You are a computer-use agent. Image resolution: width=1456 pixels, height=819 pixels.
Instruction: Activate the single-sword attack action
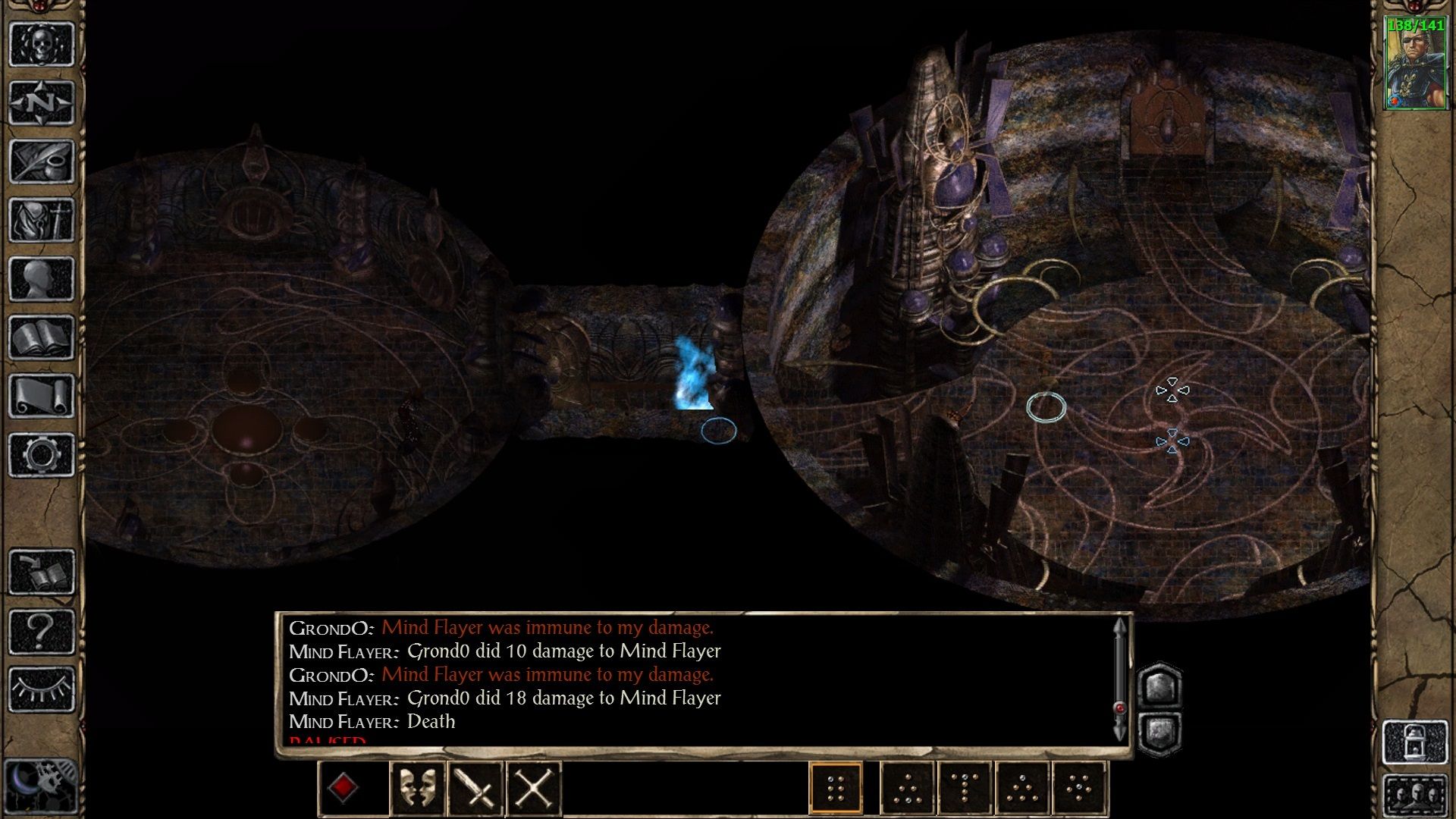[x=475, y=788]
